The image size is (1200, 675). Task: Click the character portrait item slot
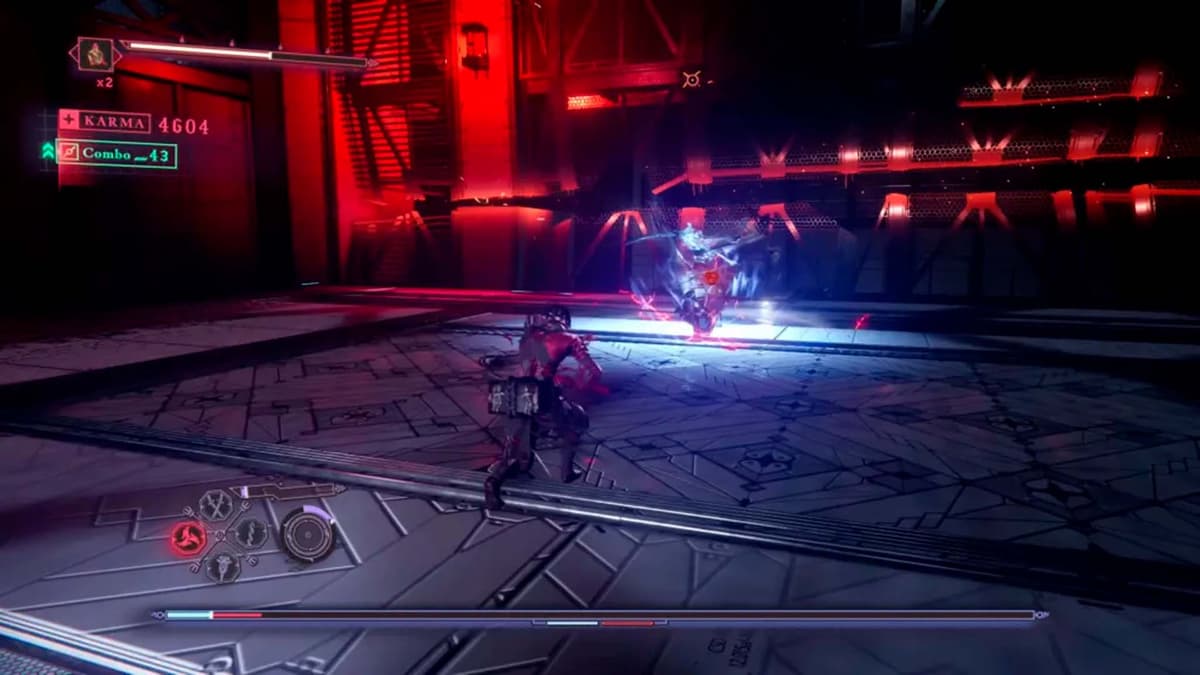tap(96, 54)
